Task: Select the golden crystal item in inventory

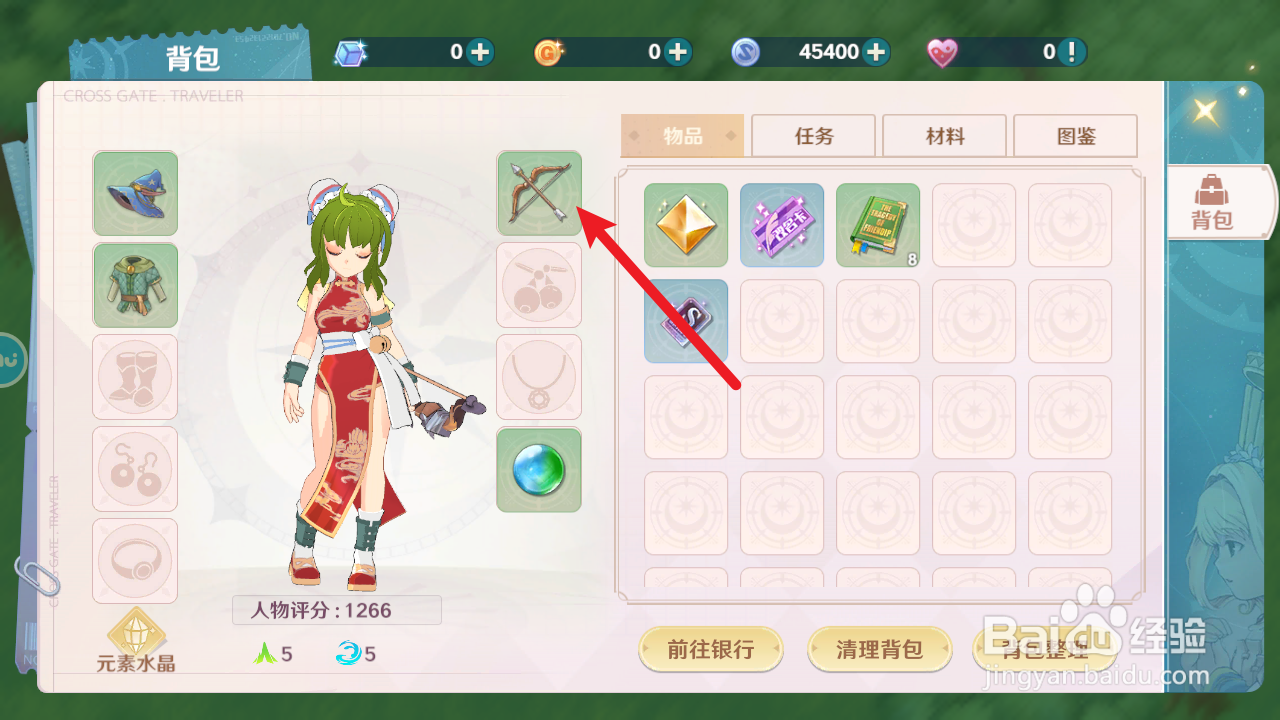Action: pos(685,224)
